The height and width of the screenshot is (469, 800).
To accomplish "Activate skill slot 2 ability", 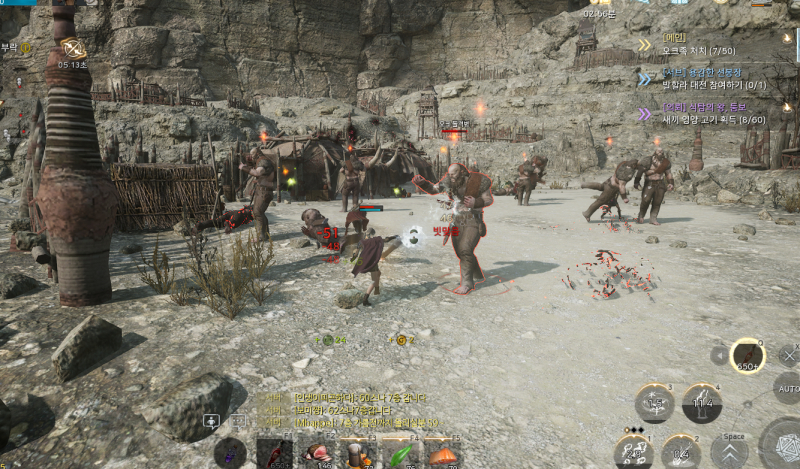I will tap(680, 452).
